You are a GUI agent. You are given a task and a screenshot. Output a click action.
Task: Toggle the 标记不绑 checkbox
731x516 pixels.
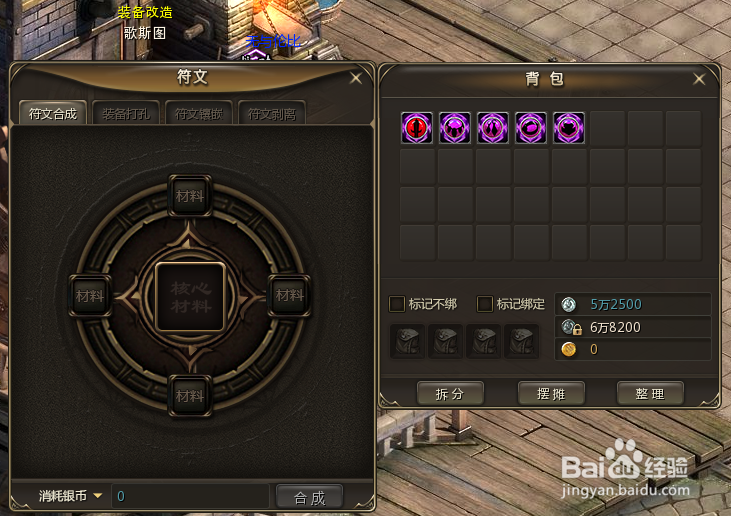click(x=397, y=304)
